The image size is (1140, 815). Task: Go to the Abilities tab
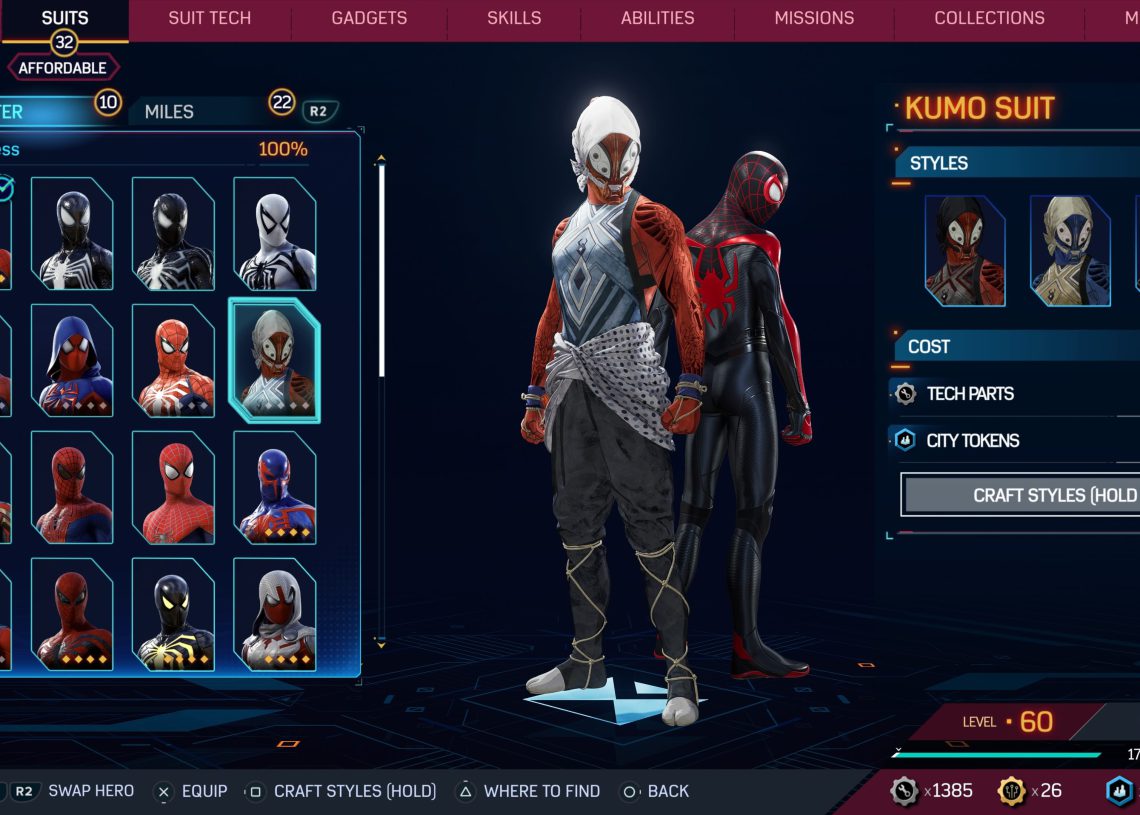pos(656,18)
